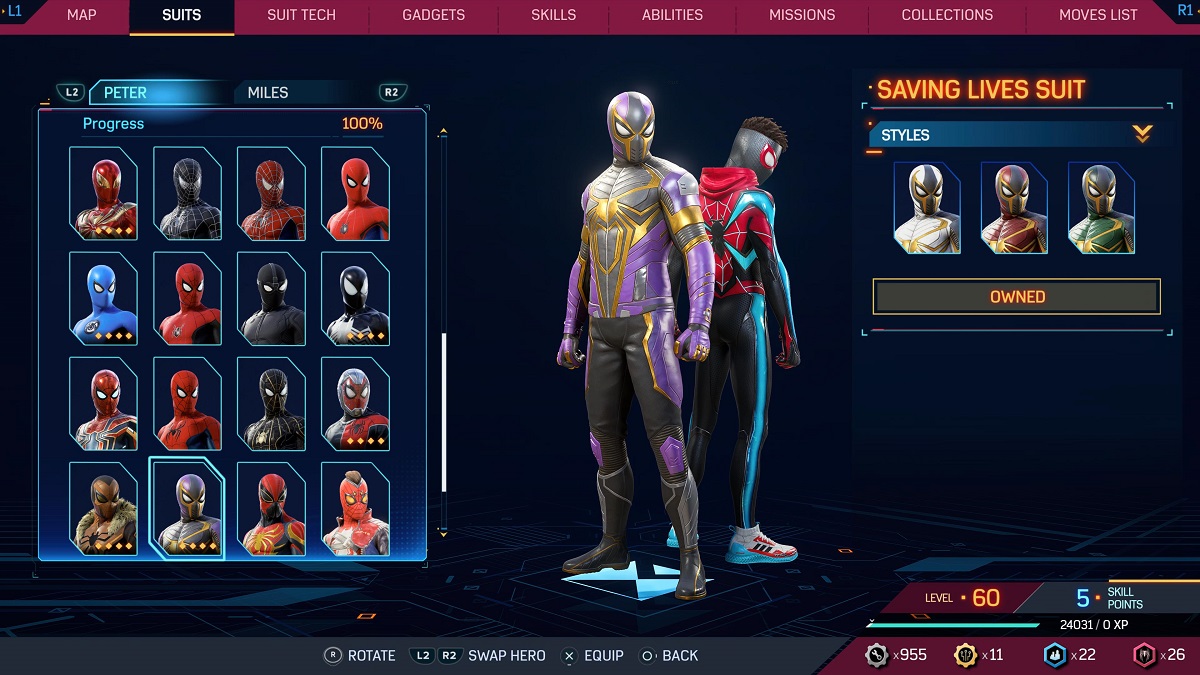Open the Map tab
This screenshot has height=675, width=1200.
pos(81,15)
